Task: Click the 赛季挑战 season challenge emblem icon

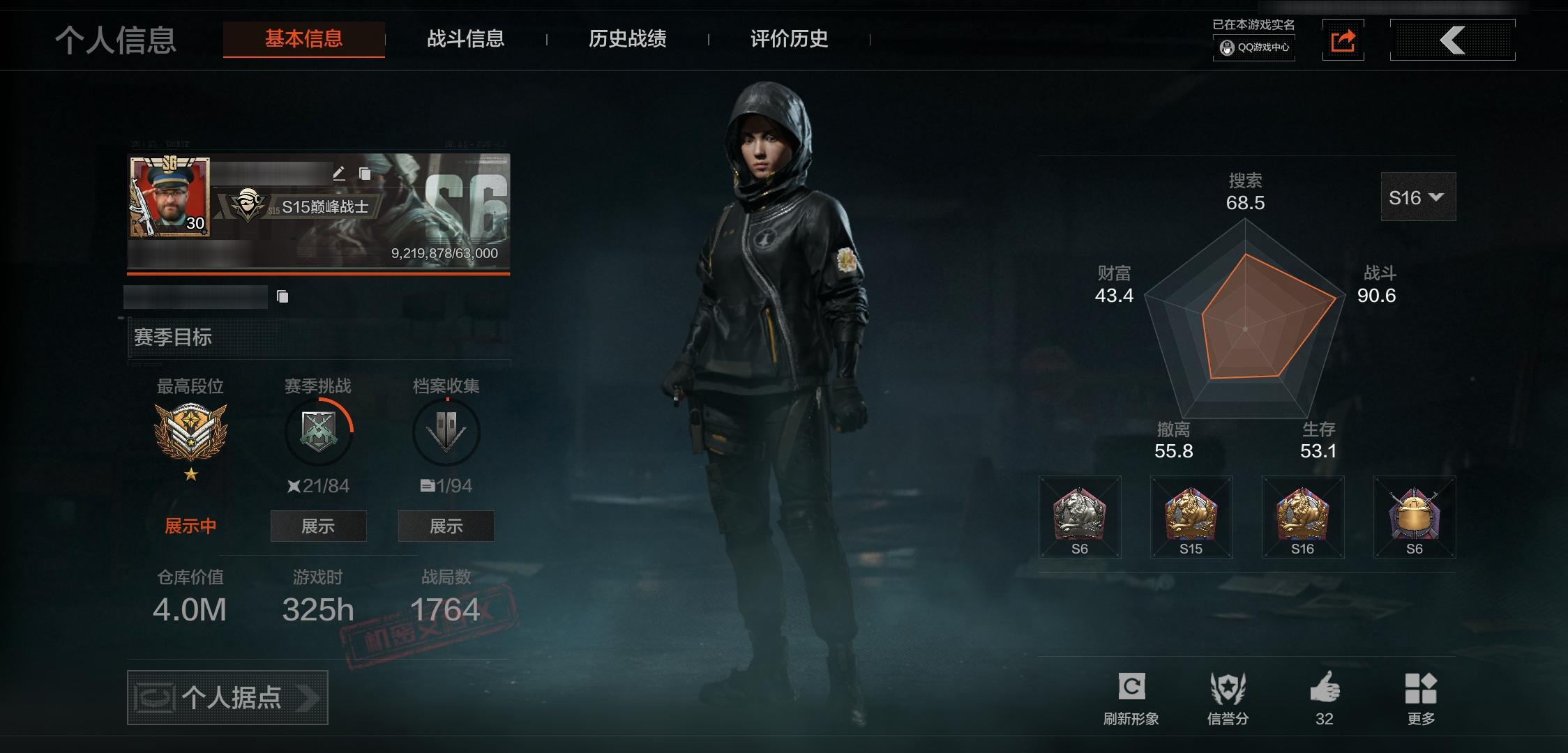Action: [318, 432]
